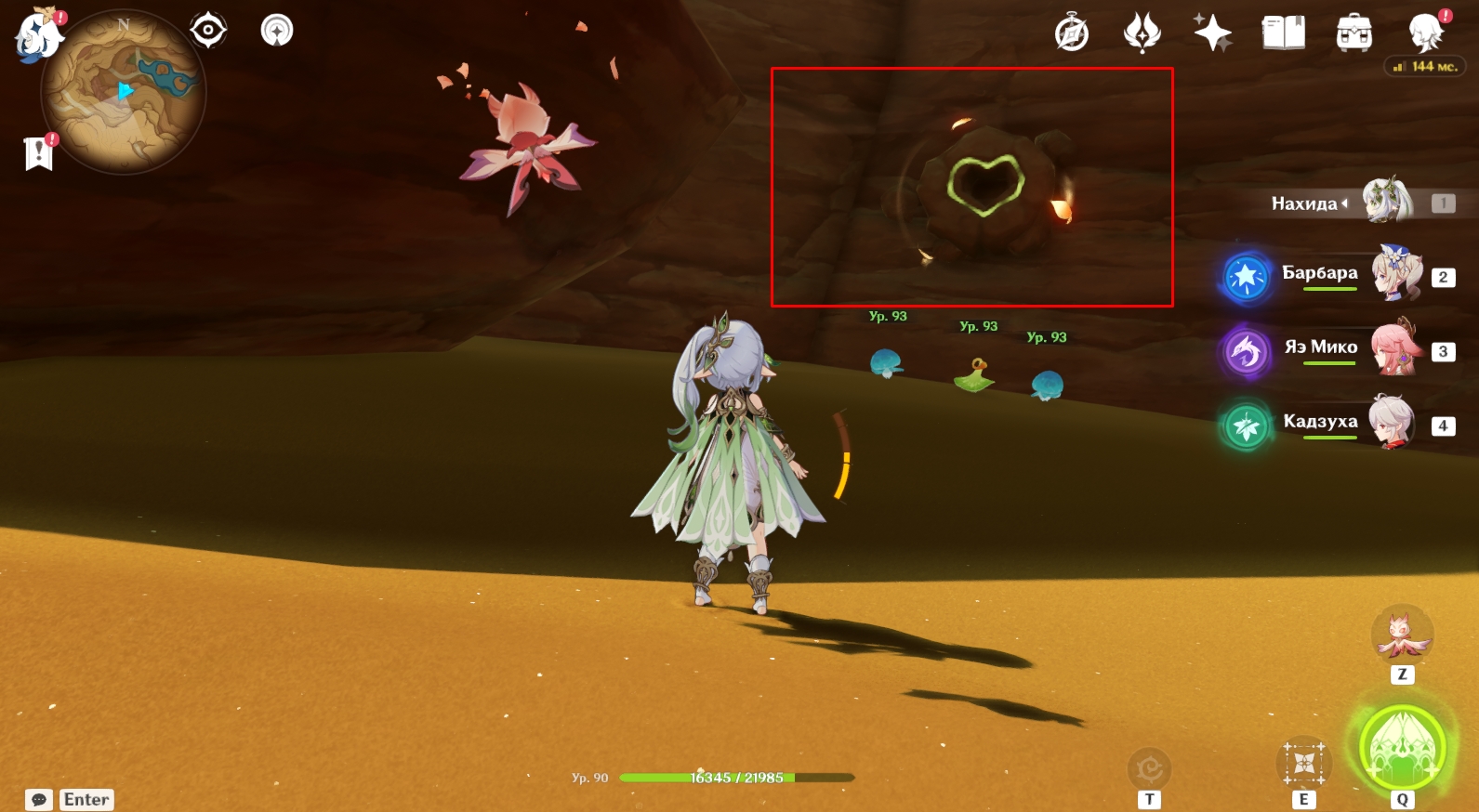Open the Paimon menu icon
The width and height of the screenshot is (1479, 812).
coord(38,36)
